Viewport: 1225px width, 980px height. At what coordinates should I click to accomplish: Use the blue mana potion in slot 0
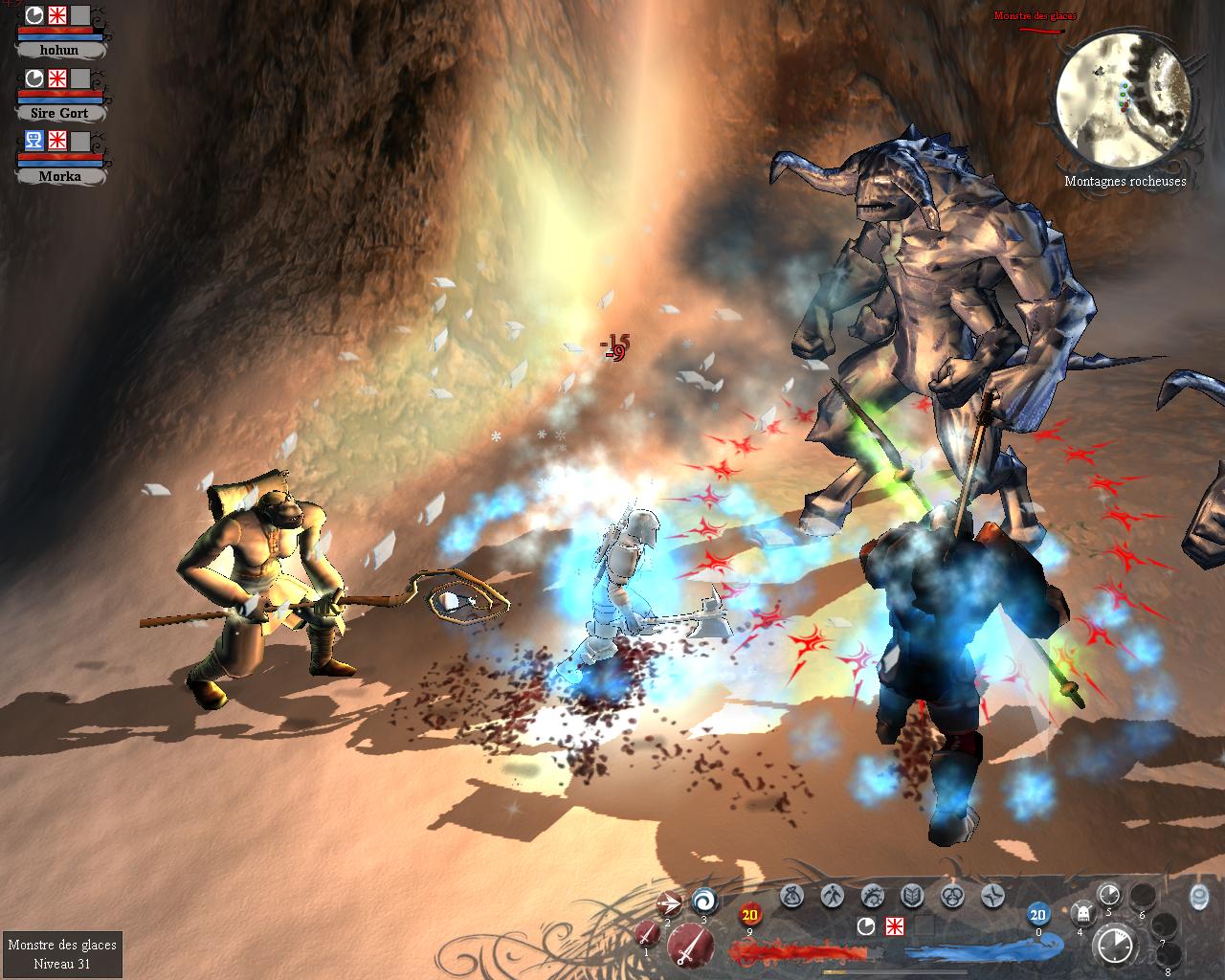(1038, 915)
